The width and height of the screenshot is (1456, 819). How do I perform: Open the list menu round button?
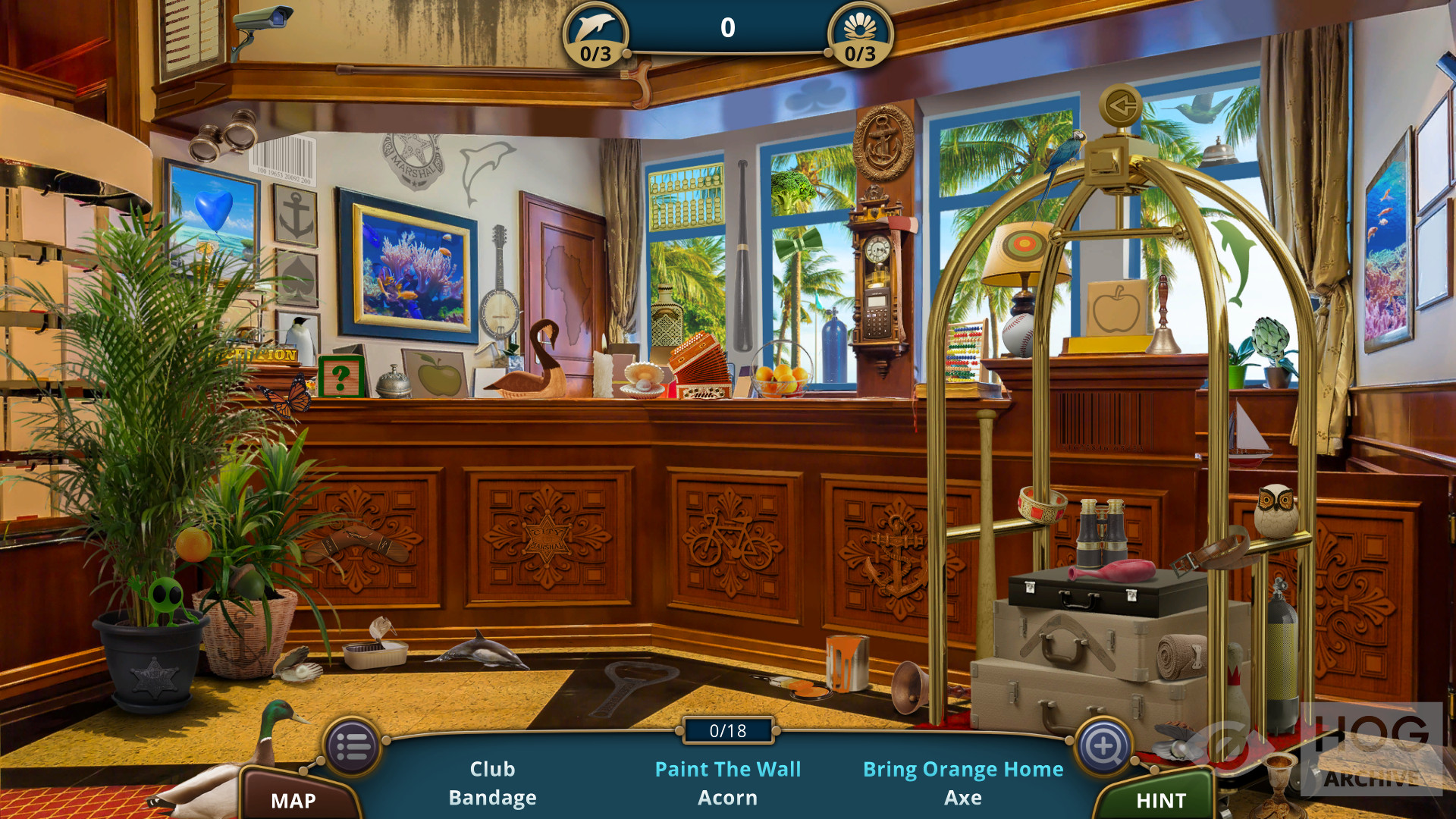point(353,746)
